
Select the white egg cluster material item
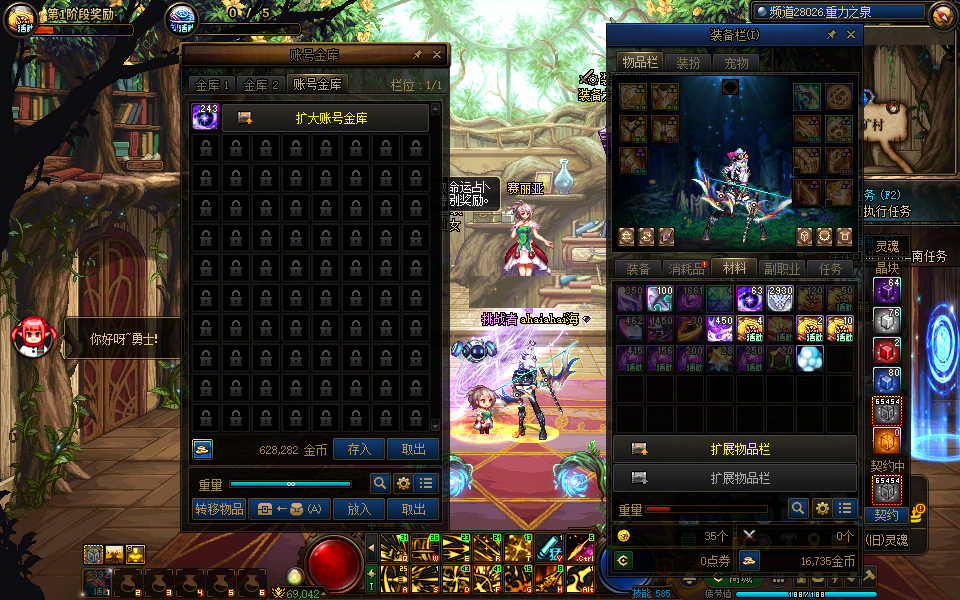click(x=809, y=357)
